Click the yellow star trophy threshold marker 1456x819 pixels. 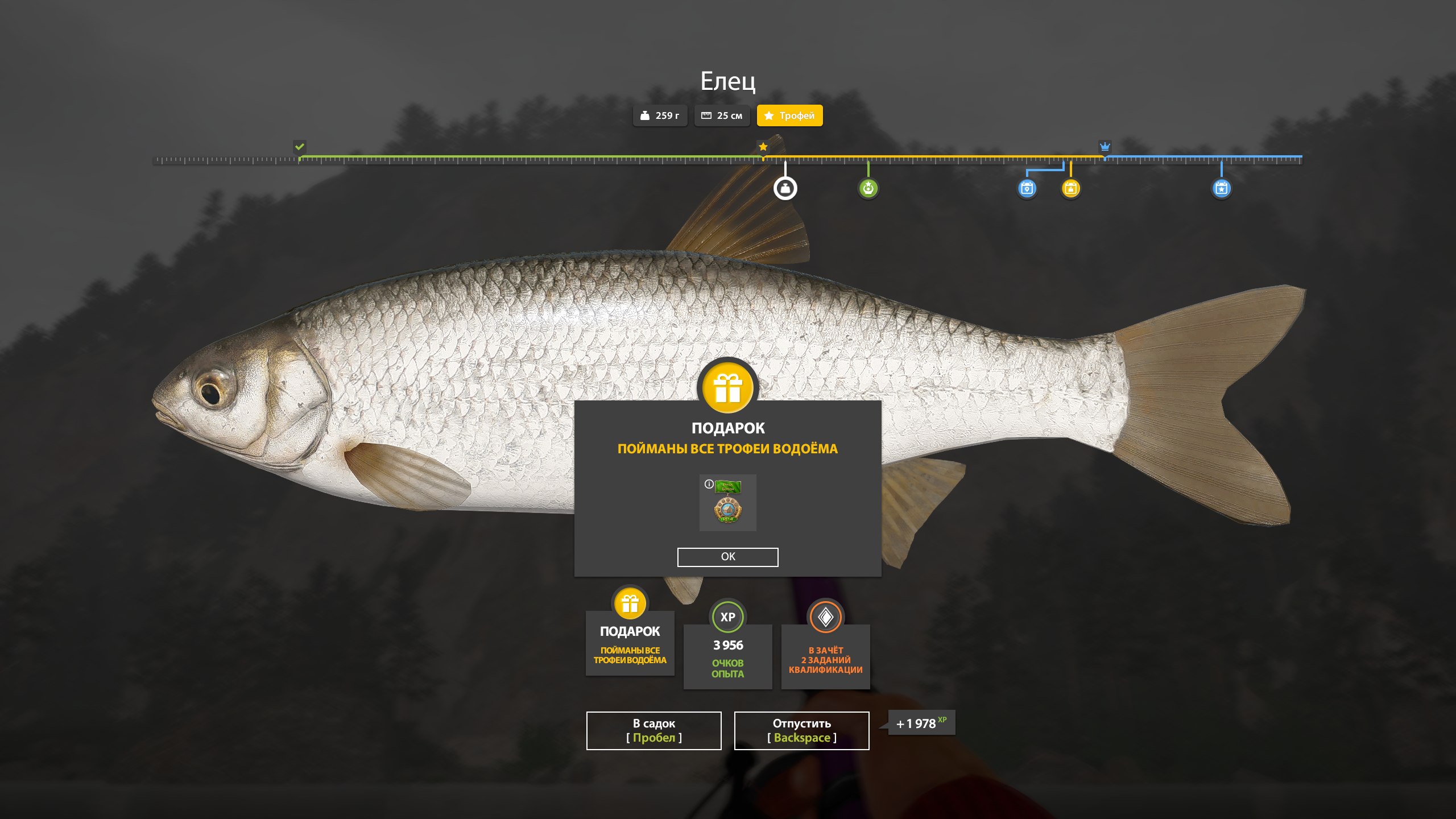763,147
